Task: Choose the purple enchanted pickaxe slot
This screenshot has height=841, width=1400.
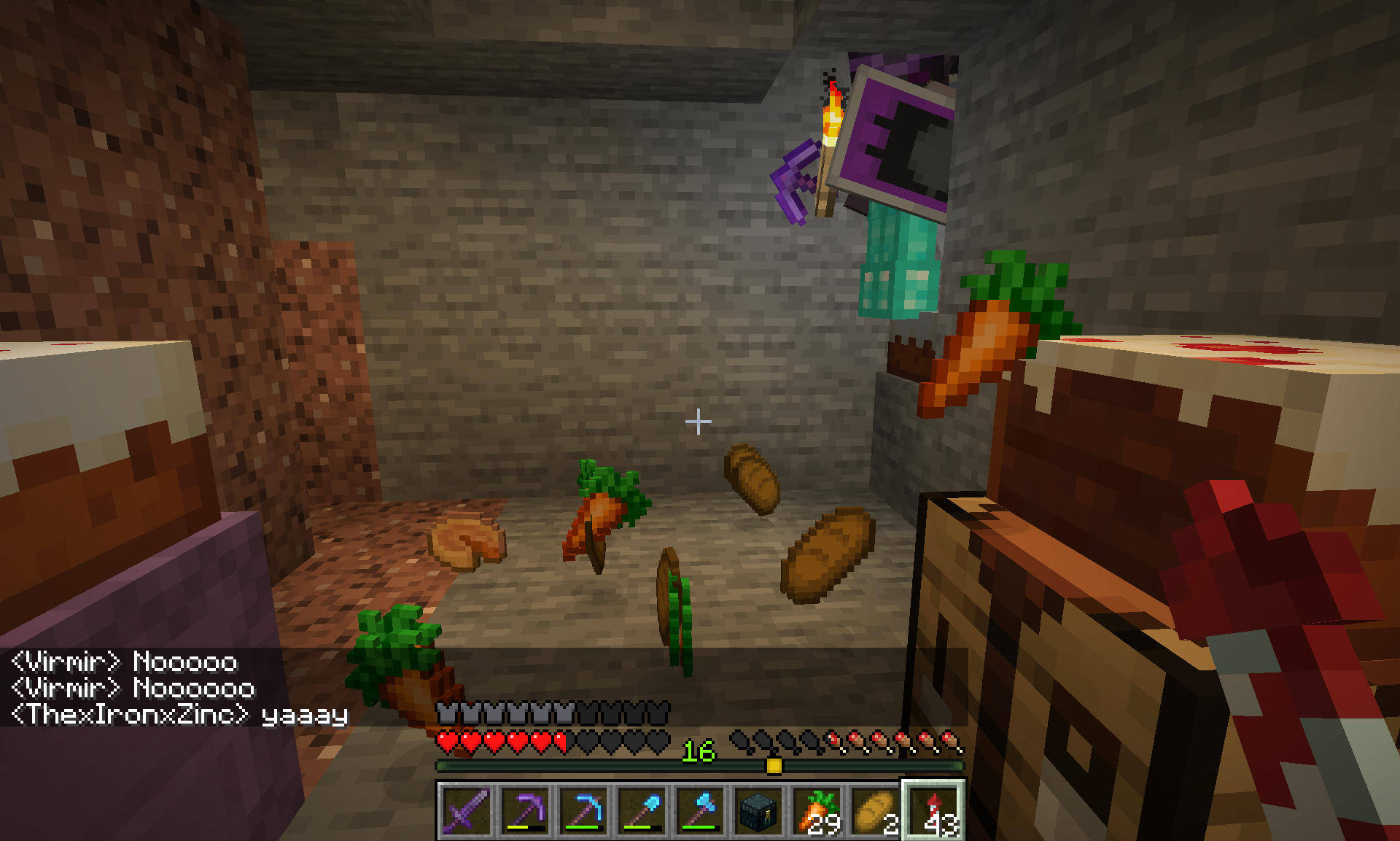Action: point(525,810)
